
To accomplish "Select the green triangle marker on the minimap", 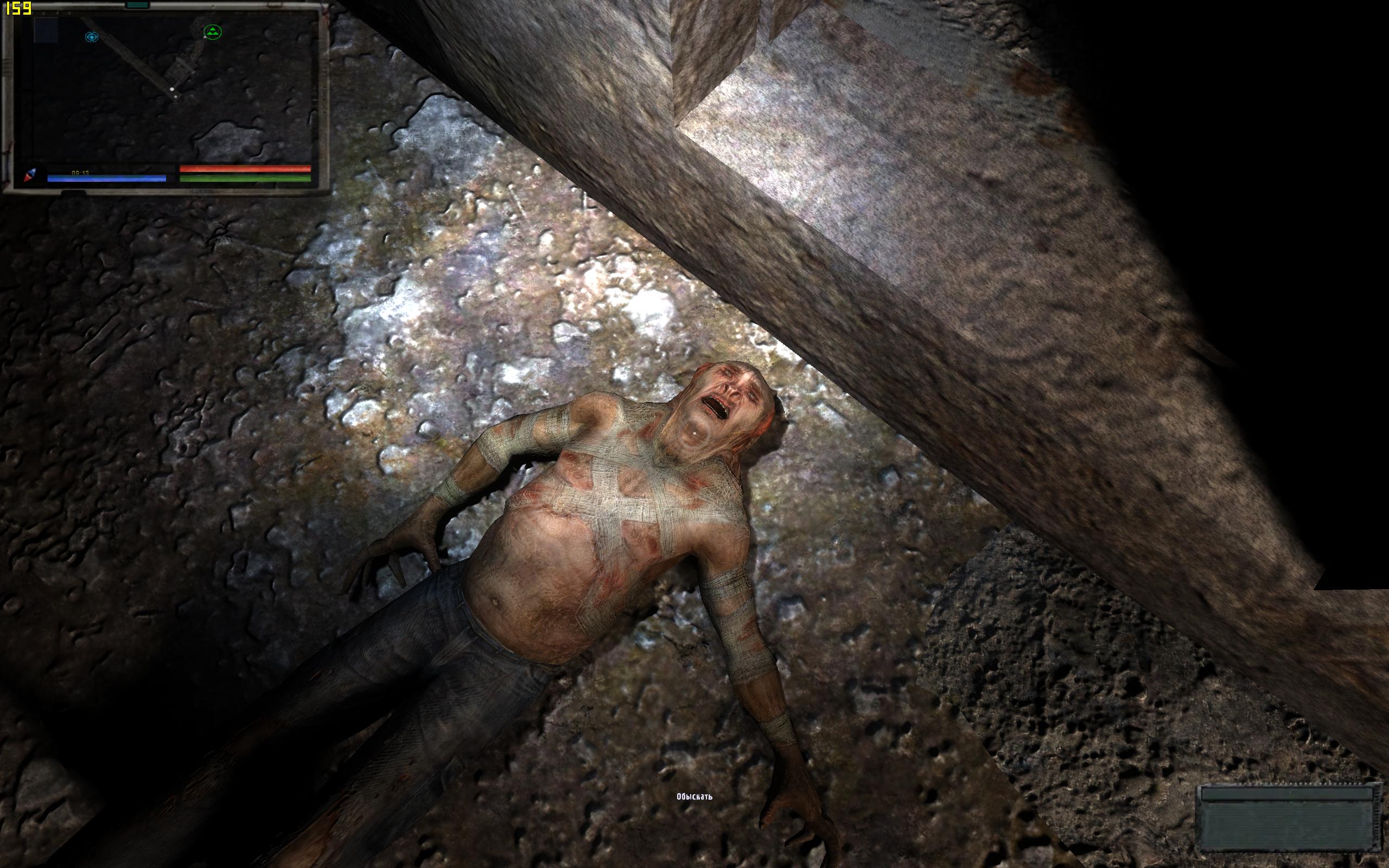I will [212, 32].
